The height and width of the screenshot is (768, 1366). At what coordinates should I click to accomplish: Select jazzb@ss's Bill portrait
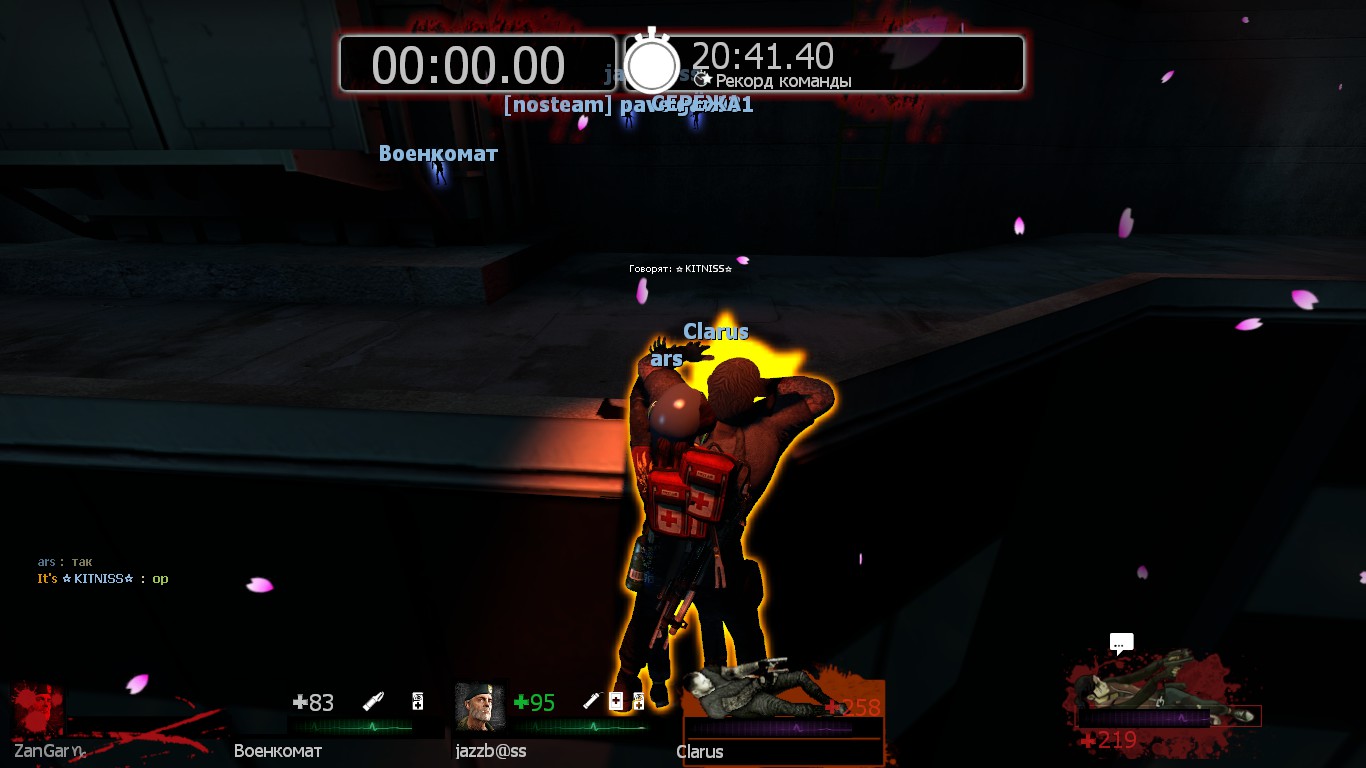click(x=479, y=706)
